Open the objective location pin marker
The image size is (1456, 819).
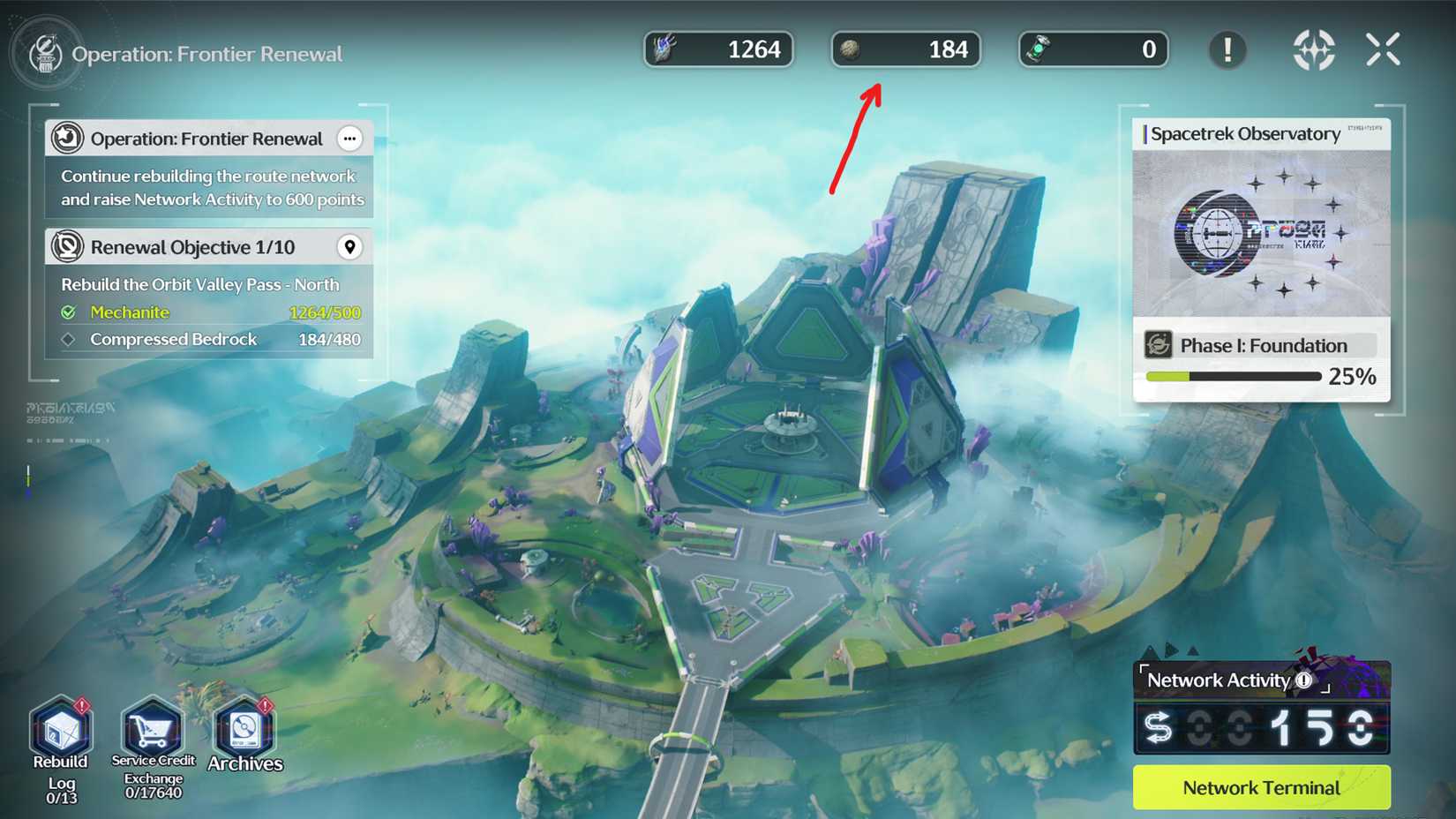tap(350, 246)
